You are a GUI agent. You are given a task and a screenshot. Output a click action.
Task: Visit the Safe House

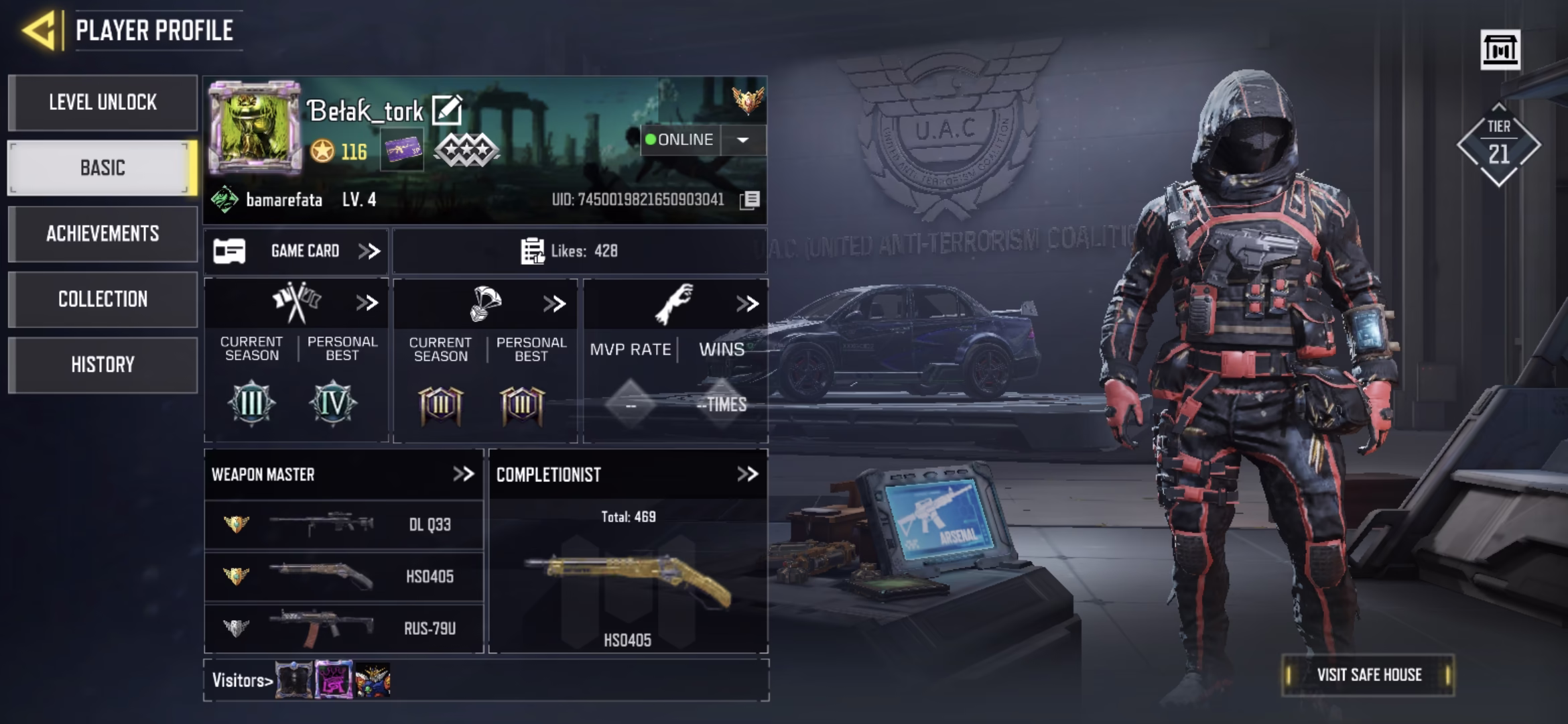click(1368, 674)
